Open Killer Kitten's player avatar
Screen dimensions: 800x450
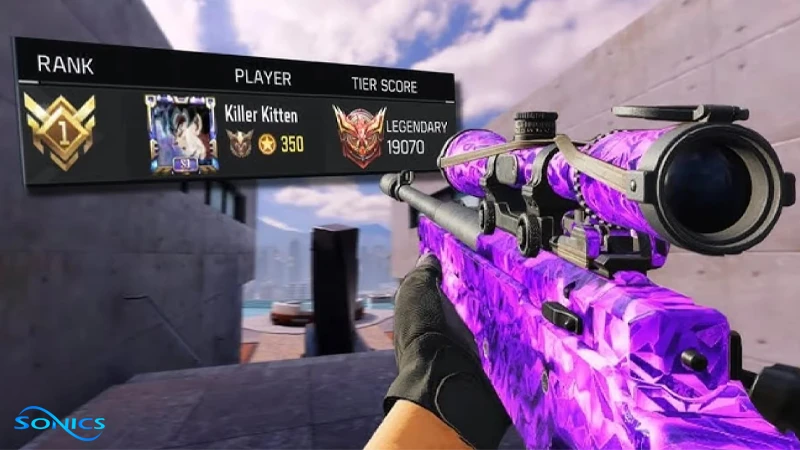[x=181, y=134]
